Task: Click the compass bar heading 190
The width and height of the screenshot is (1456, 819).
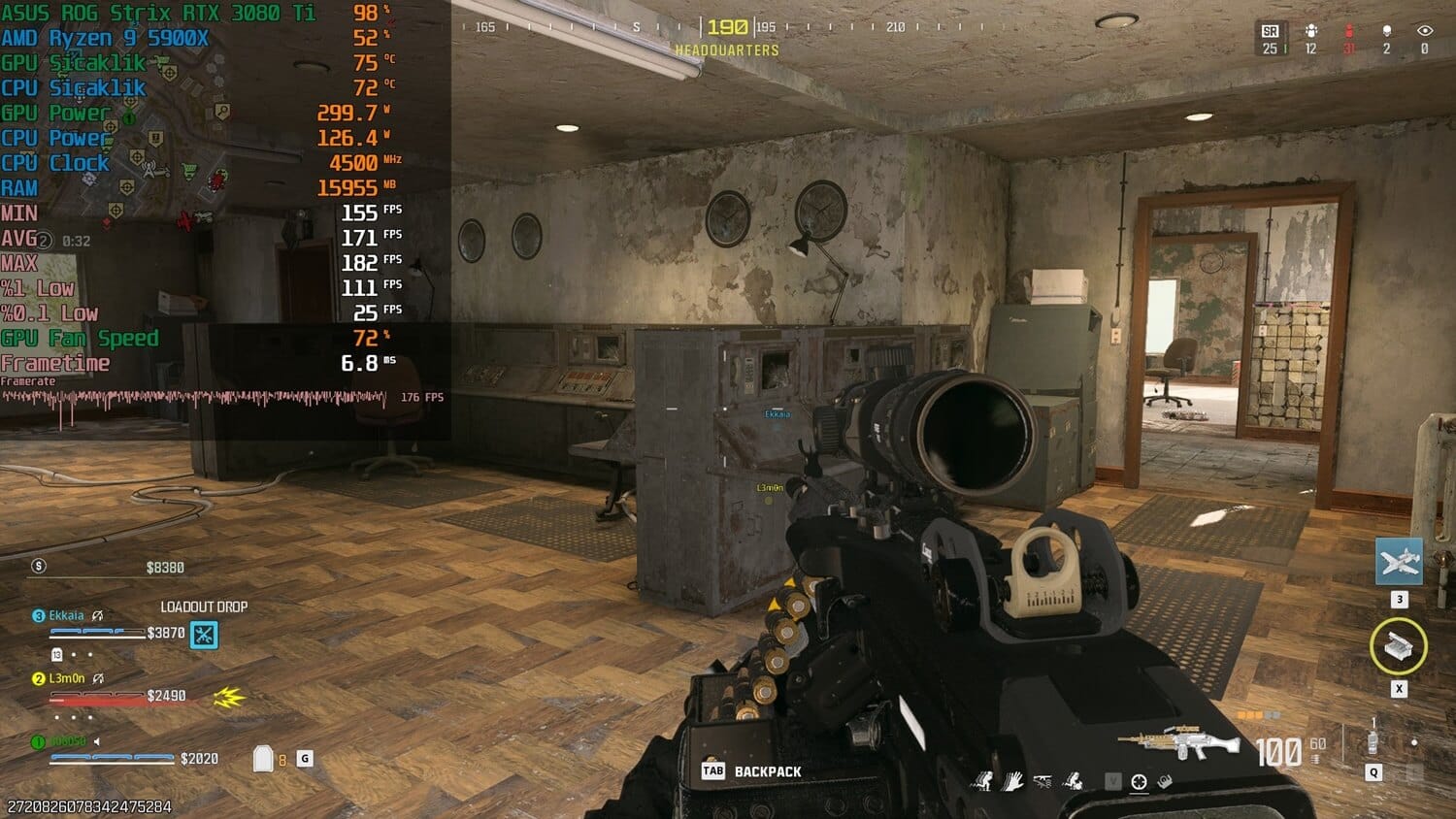Action: click(x=727, y=27)
